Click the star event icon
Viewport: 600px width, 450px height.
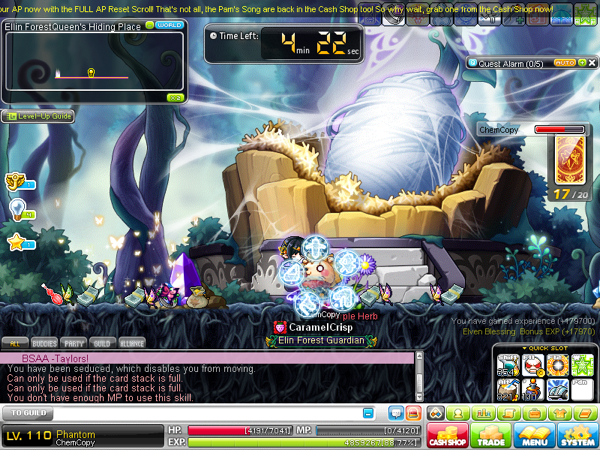[x=16, y=241]
